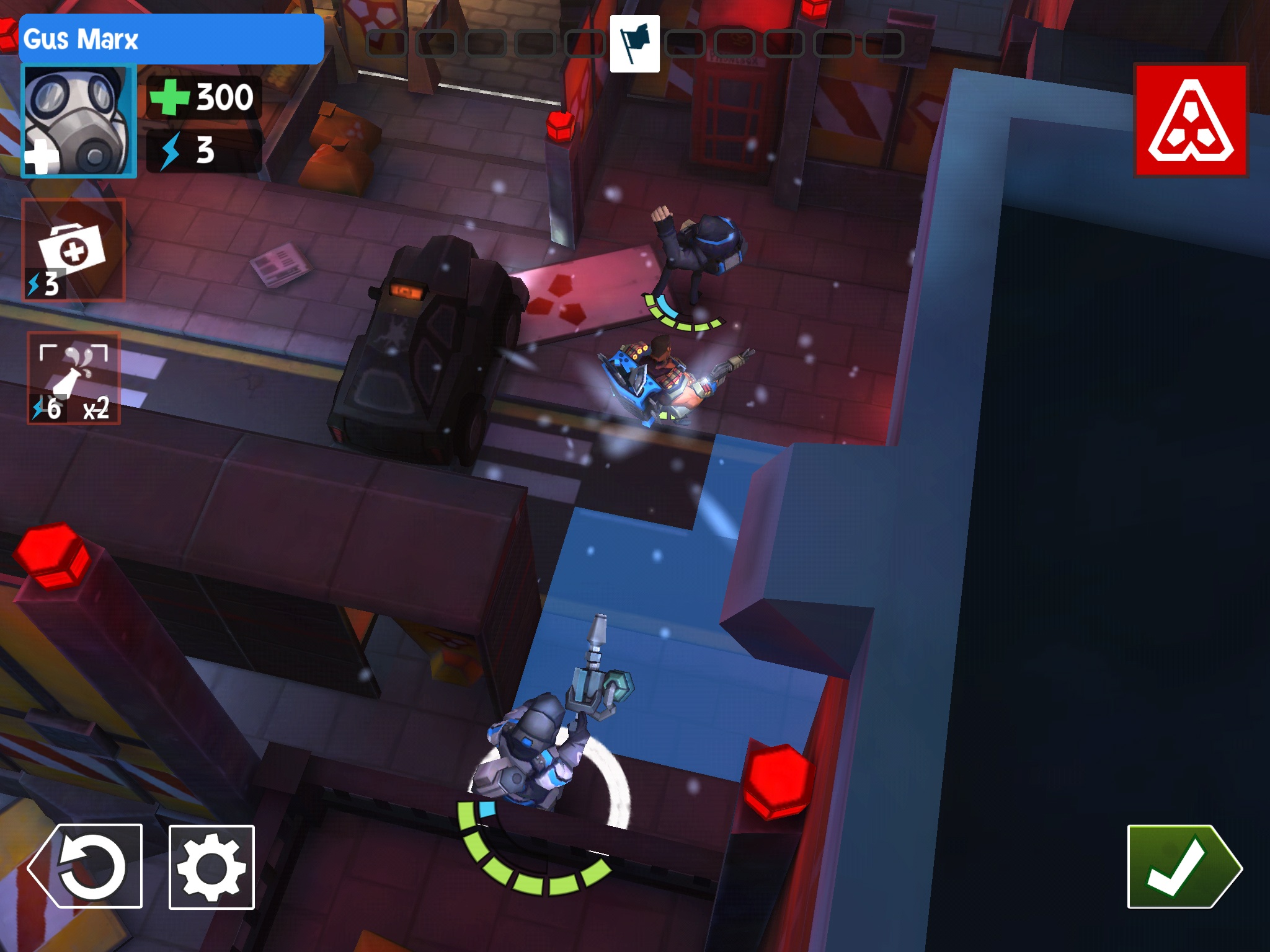
Task: Select Gus Marx's gas mask portrait
Action: [x=79, y=121]
